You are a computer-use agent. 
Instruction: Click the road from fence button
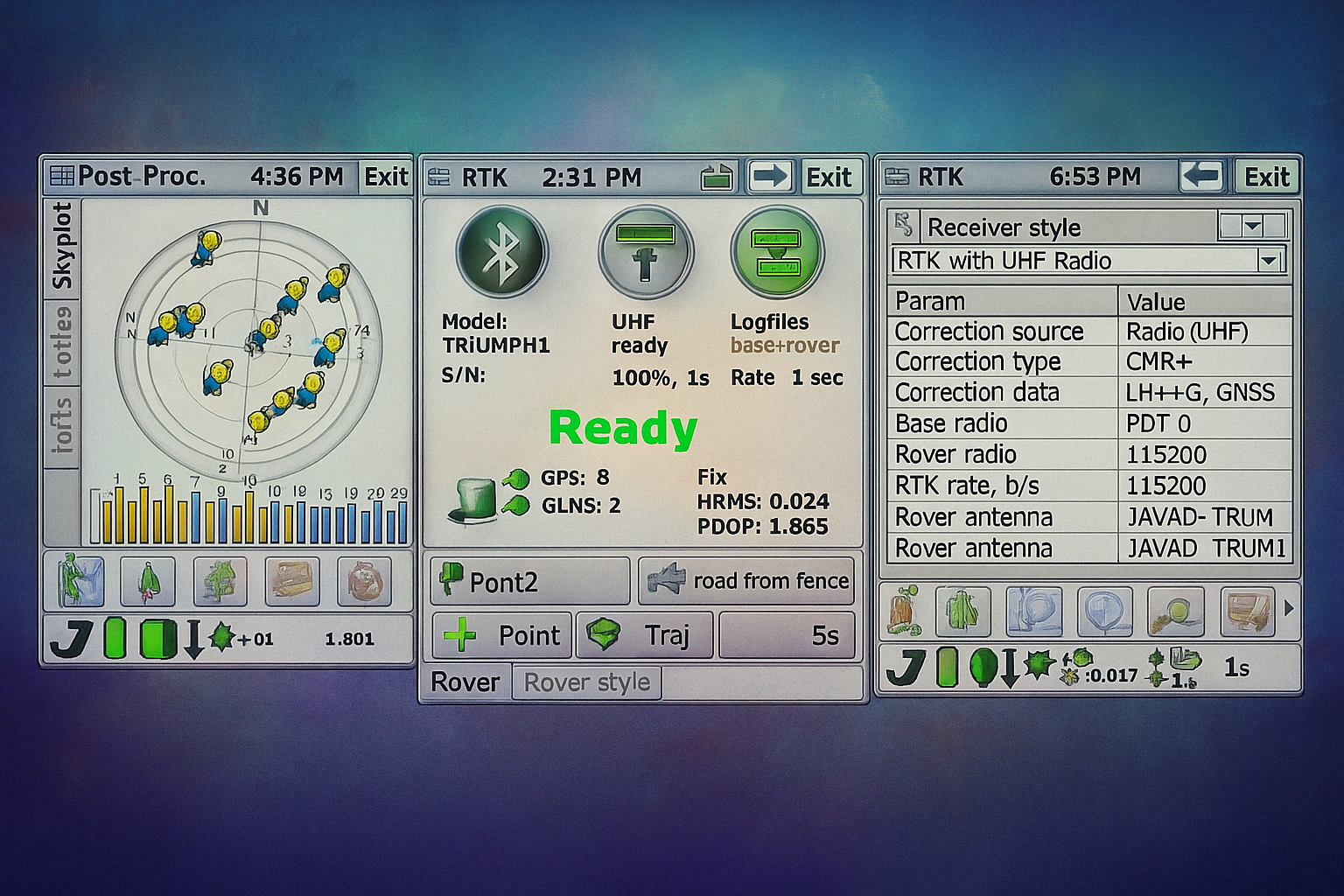point(747,581)
